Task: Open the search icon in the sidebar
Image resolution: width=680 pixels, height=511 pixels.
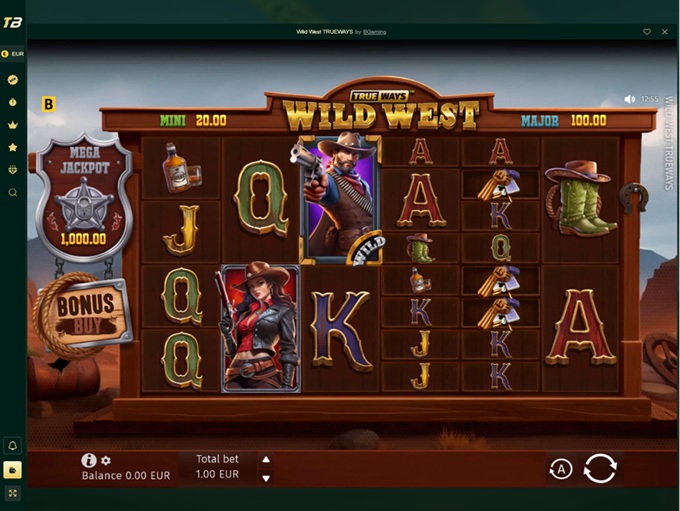Action: coord(13,192)
